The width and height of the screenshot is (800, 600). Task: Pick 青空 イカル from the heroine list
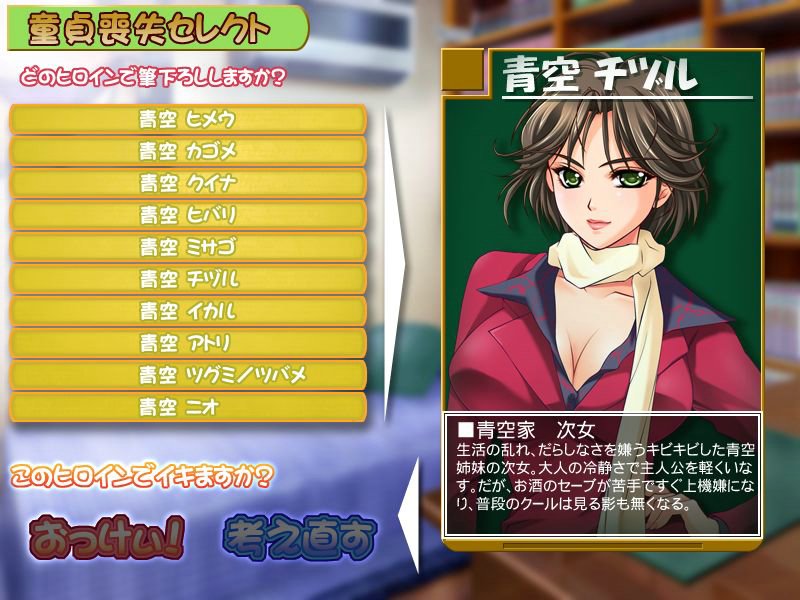click(188, 311)
